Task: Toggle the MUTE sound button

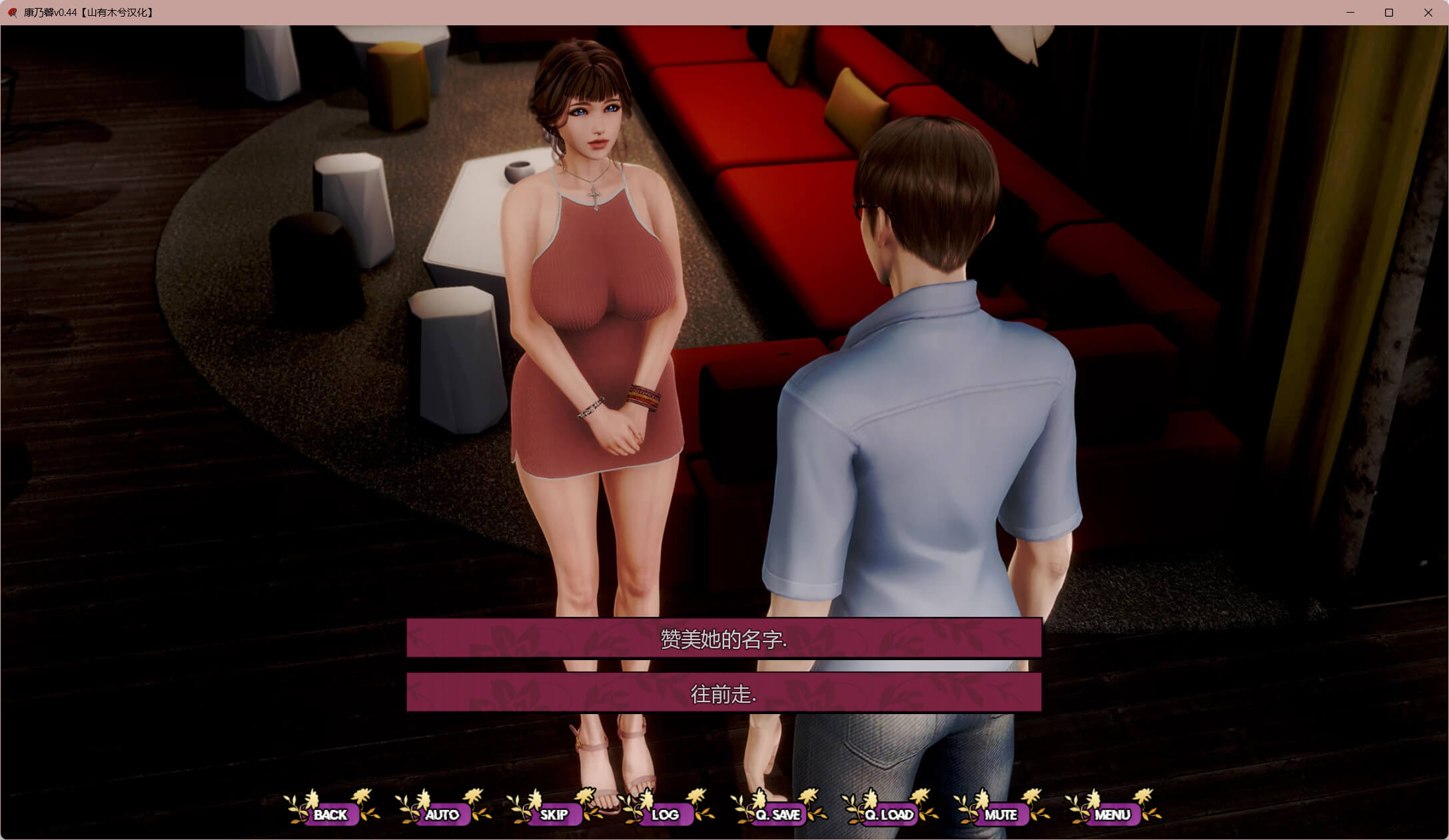Action: click(1001, 814)
